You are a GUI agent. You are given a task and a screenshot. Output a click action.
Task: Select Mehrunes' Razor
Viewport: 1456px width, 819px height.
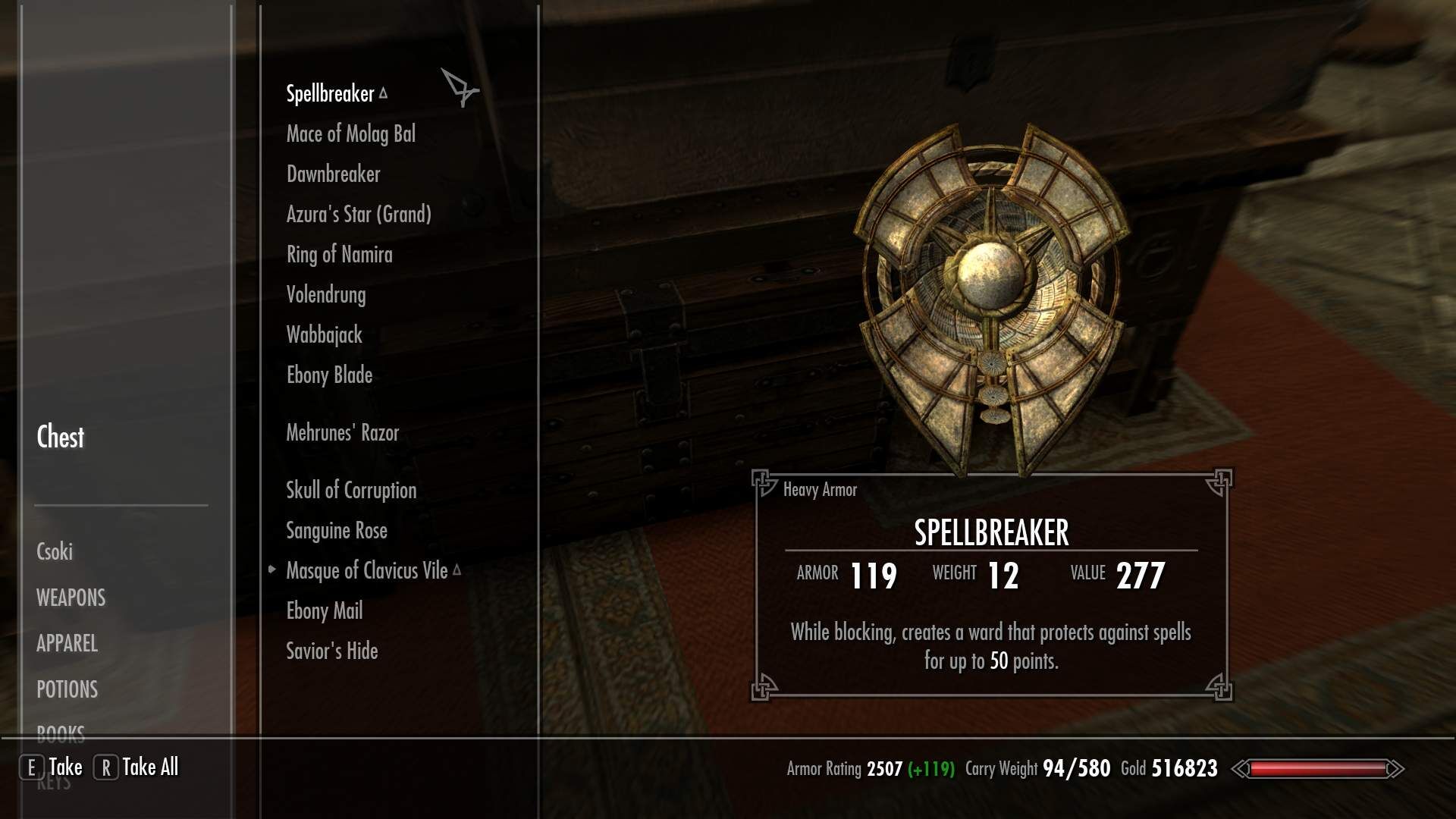[342, 433]
